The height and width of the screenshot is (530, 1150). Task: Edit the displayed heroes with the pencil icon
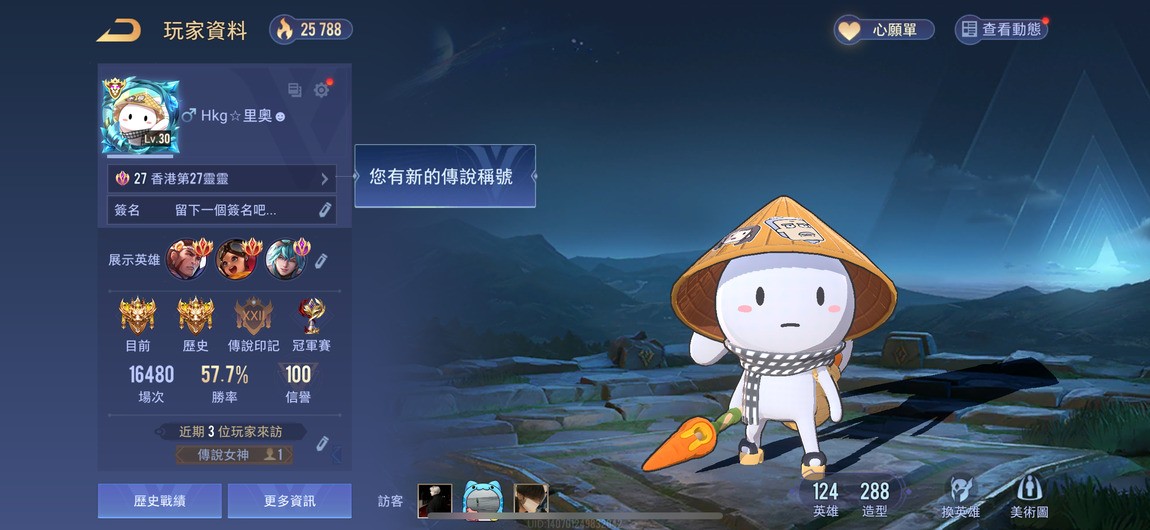tap(321, 260)
